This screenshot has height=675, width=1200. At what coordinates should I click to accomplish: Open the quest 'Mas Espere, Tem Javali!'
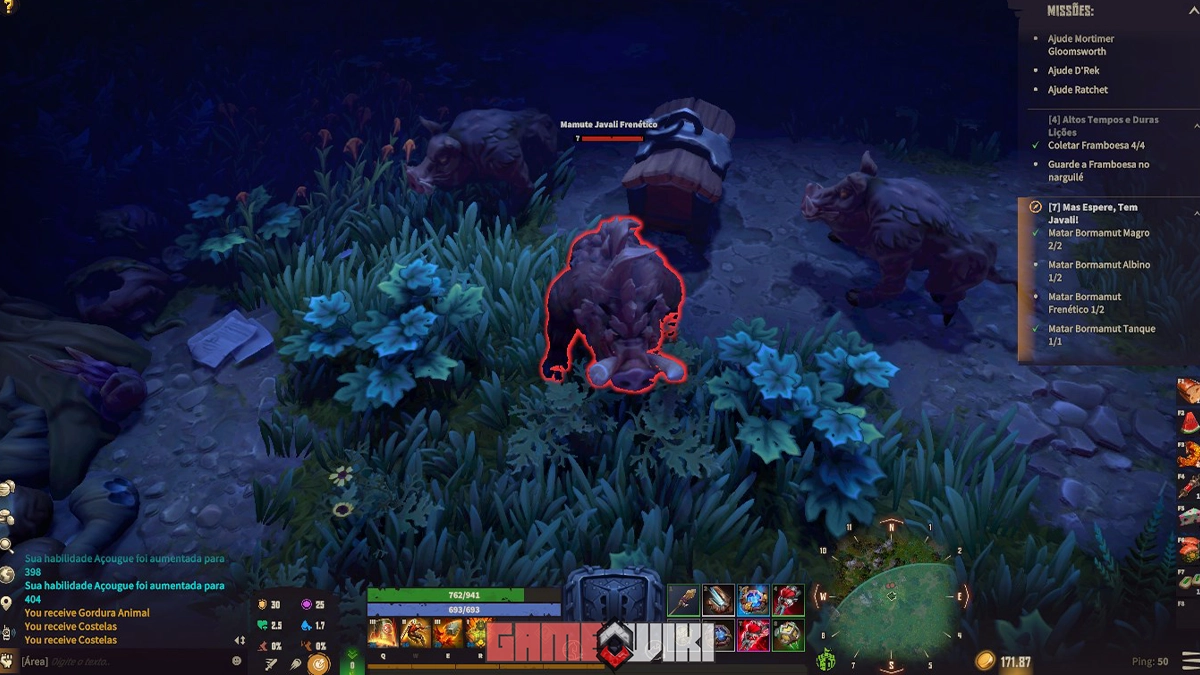tap(1093, 213)
